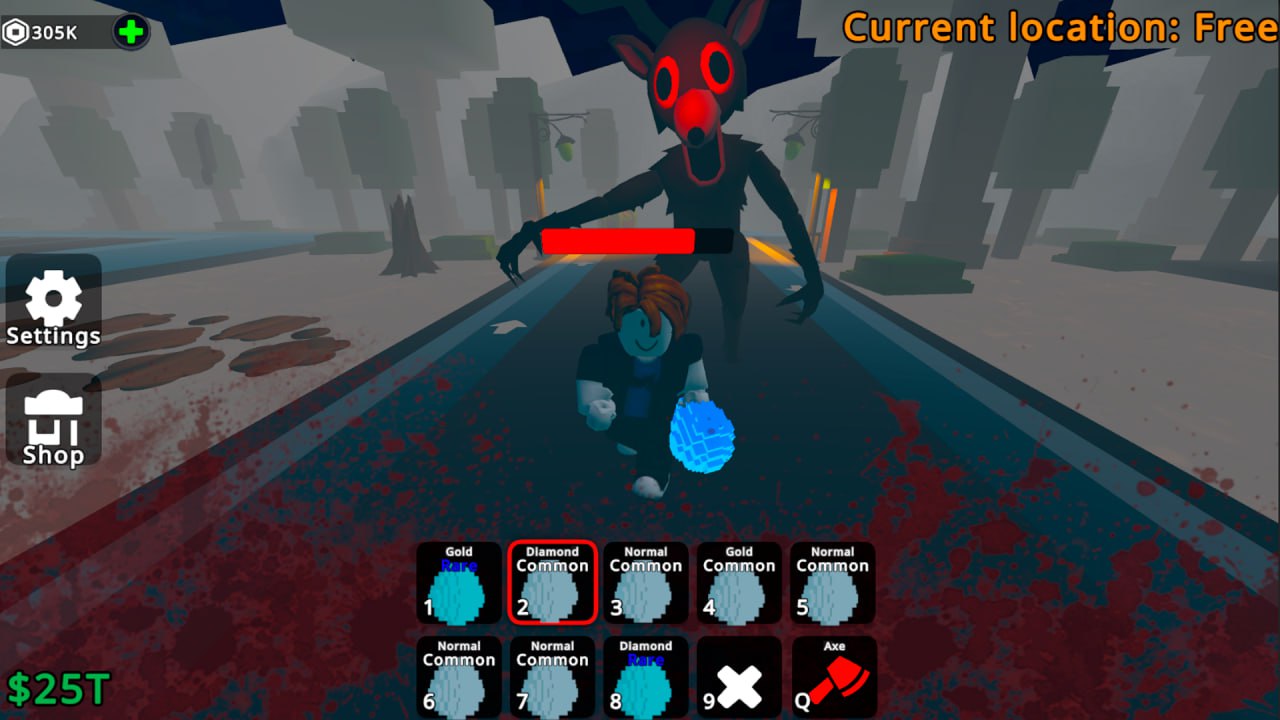Screen dimensions: 1280x720
Task: Select the white X unequip slot 9
Action: [738, 677]
